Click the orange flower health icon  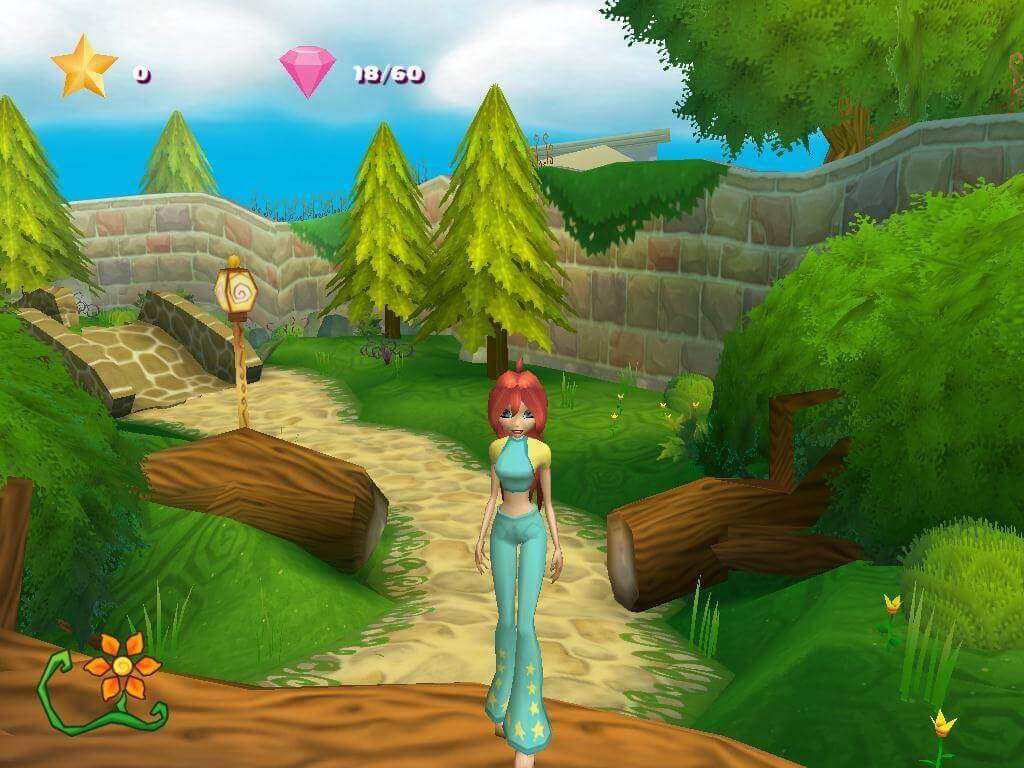click(x=121, y=665)
